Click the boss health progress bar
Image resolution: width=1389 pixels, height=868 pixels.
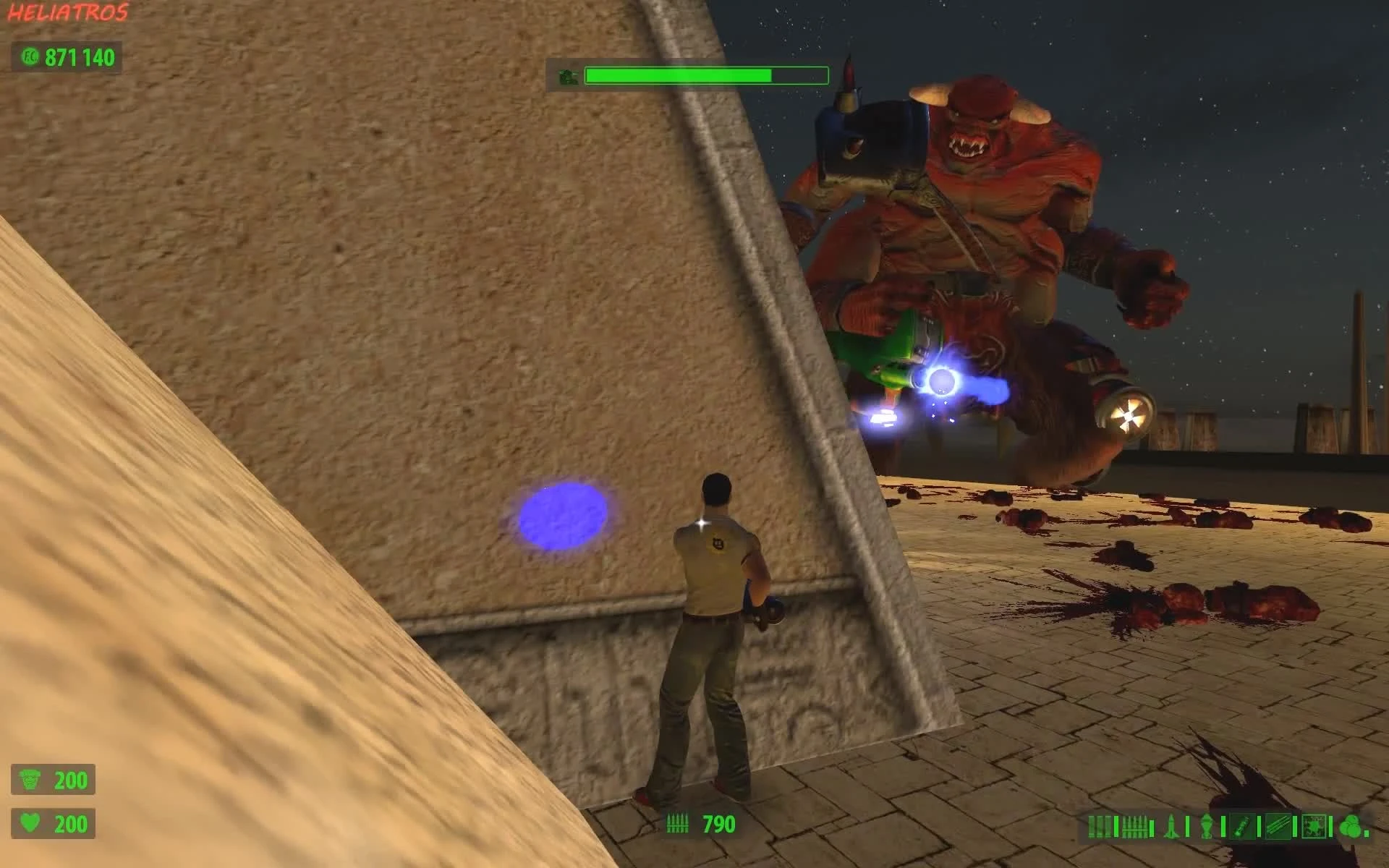(705, 74)
